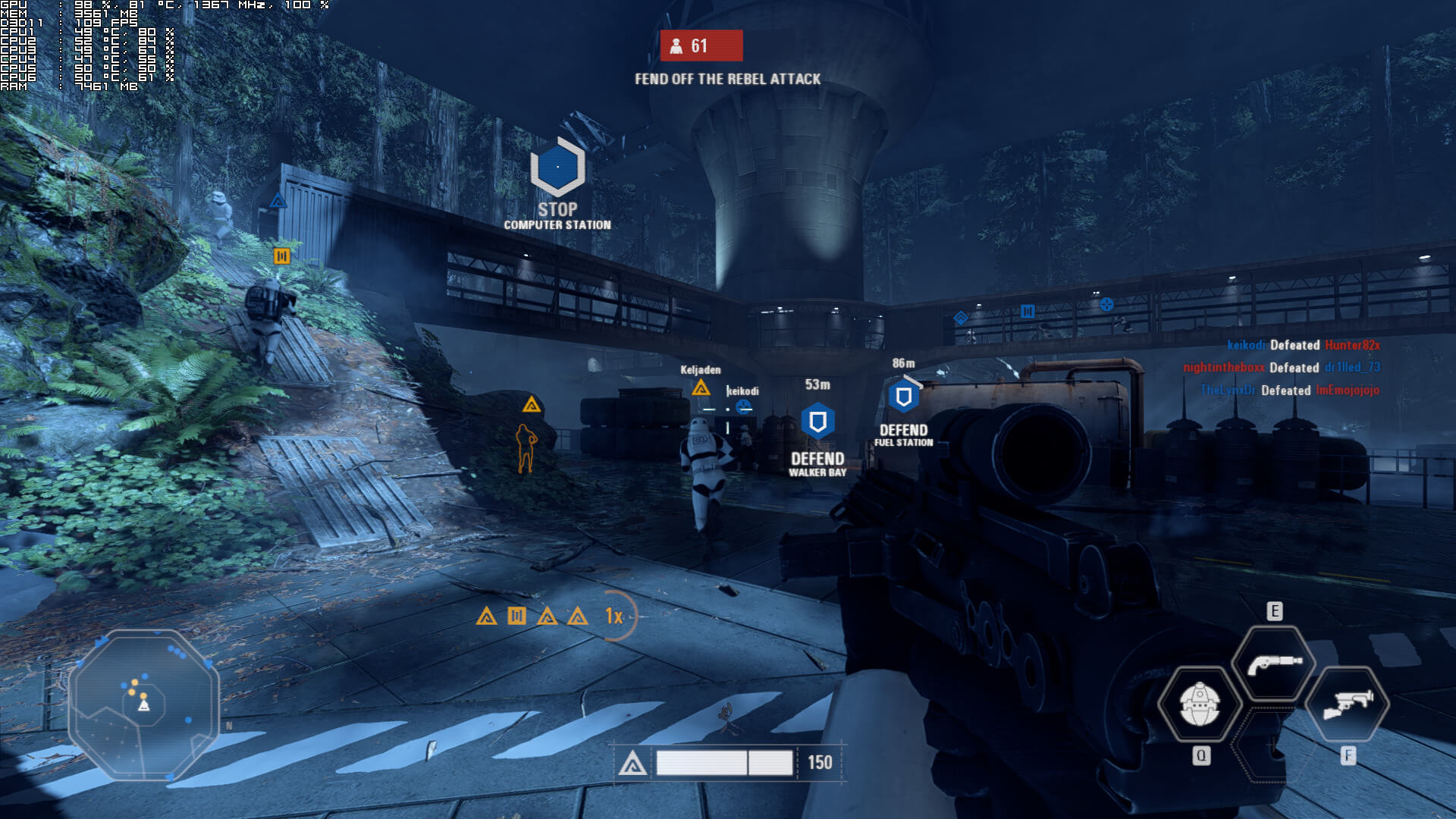Click the Keljaden squadmate marker
This screenshot has width=1456, height=819.
point(701,388)
